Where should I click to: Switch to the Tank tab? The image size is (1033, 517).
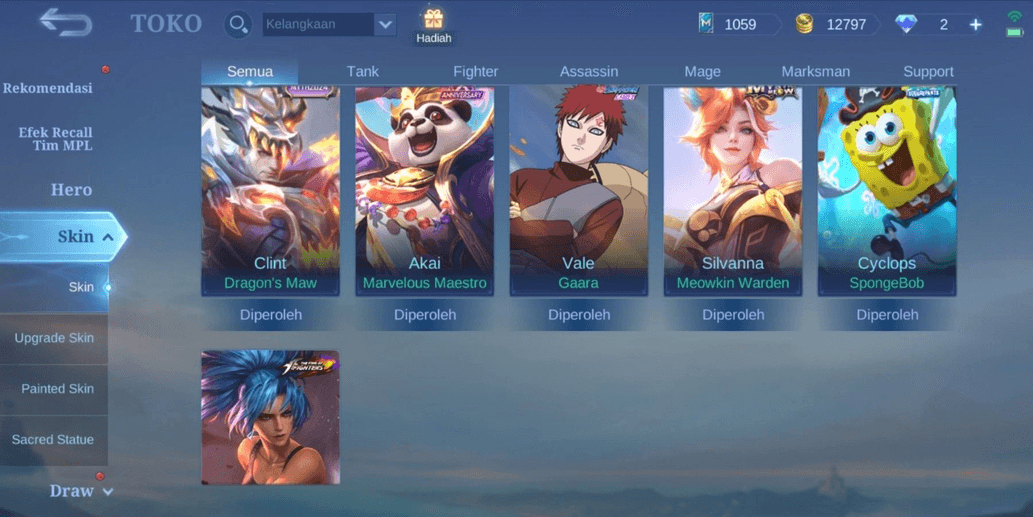(363, 71)
